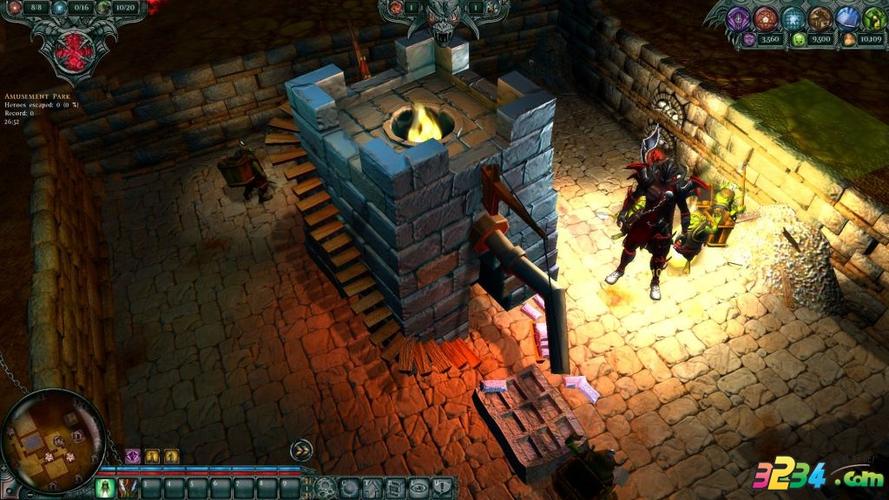Viewport: 889px width, 500px height.
Task: Open the gear icon menu button
Action: tap(326, 488)
